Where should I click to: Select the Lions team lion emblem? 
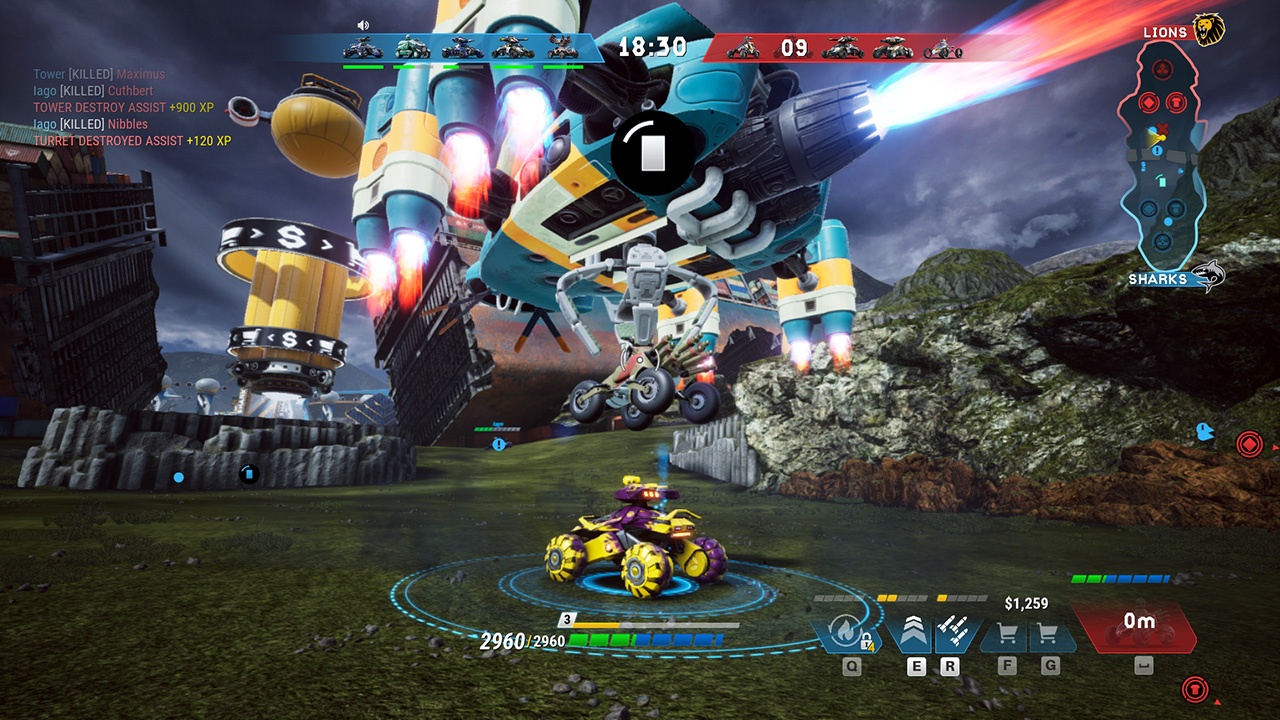[x=1209, y=30]
